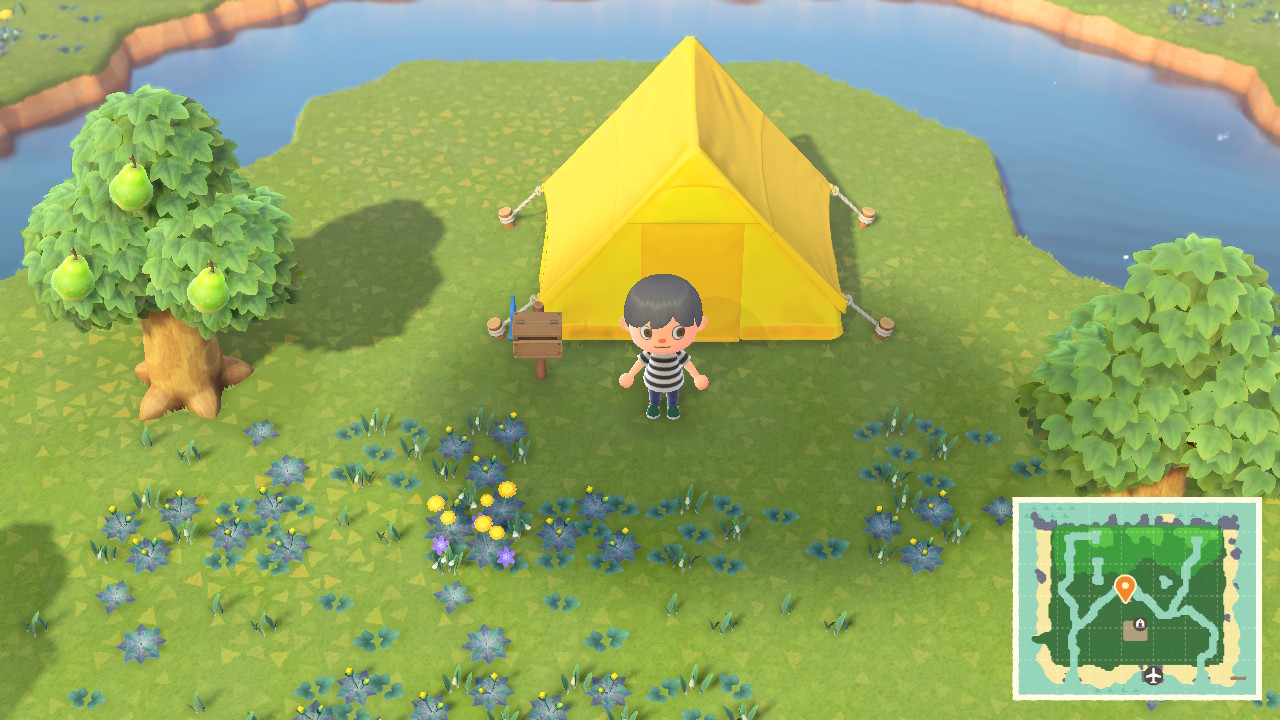Select the airport airplane marker on the minimap
1280x720 pixels.
coord(1153,676)
